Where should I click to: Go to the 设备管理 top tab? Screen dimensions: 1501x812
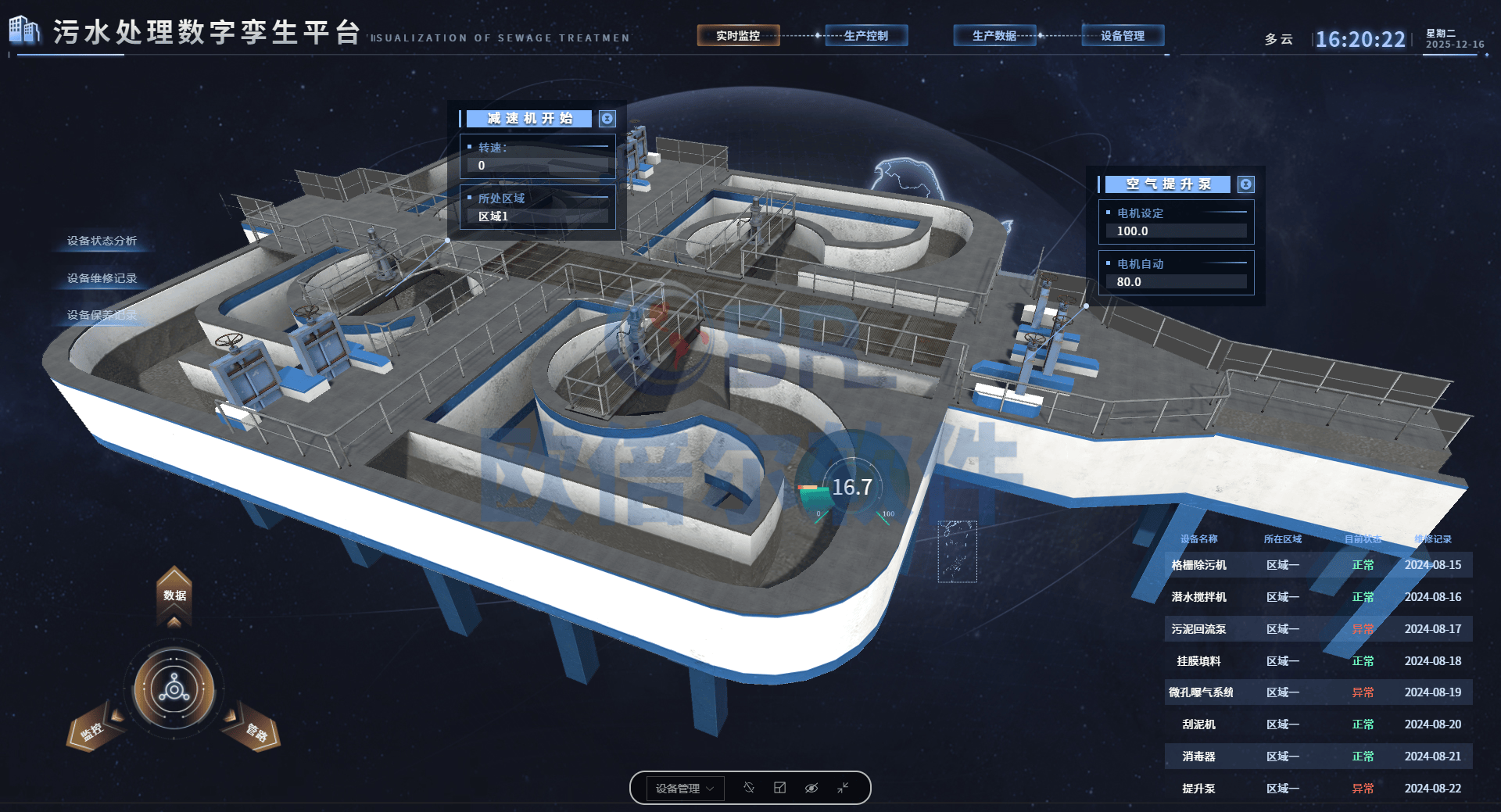click(1123, 36)
